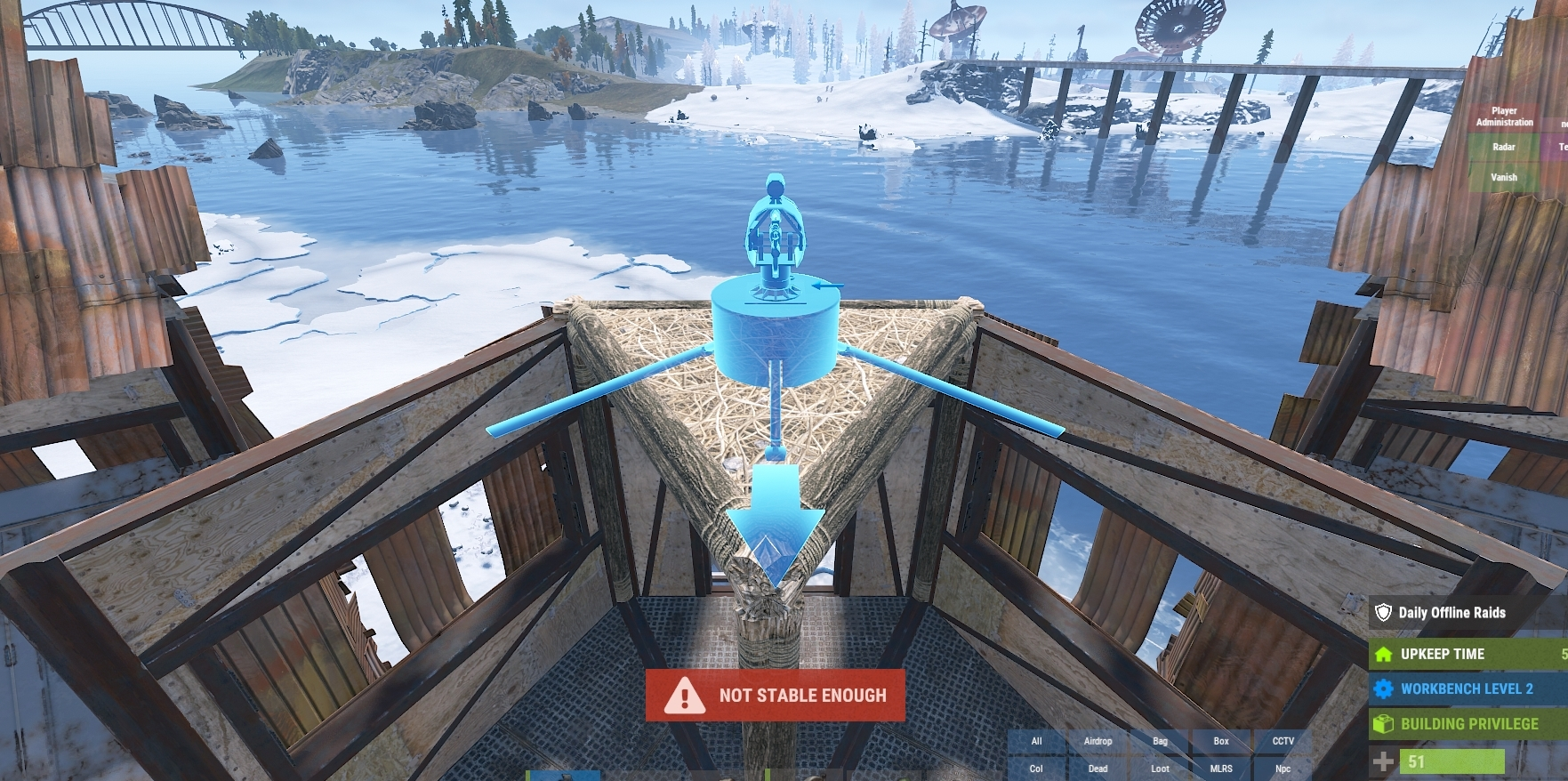
Task: Switch on the Box filter
Action: (1221, 741)
